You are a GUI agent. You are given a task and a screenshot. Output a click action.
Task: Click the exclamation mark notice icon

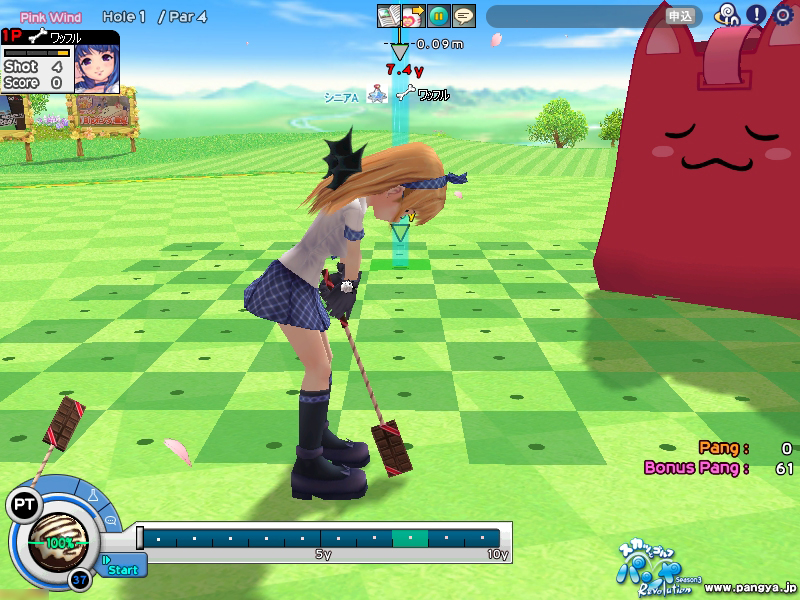[756, 16]
